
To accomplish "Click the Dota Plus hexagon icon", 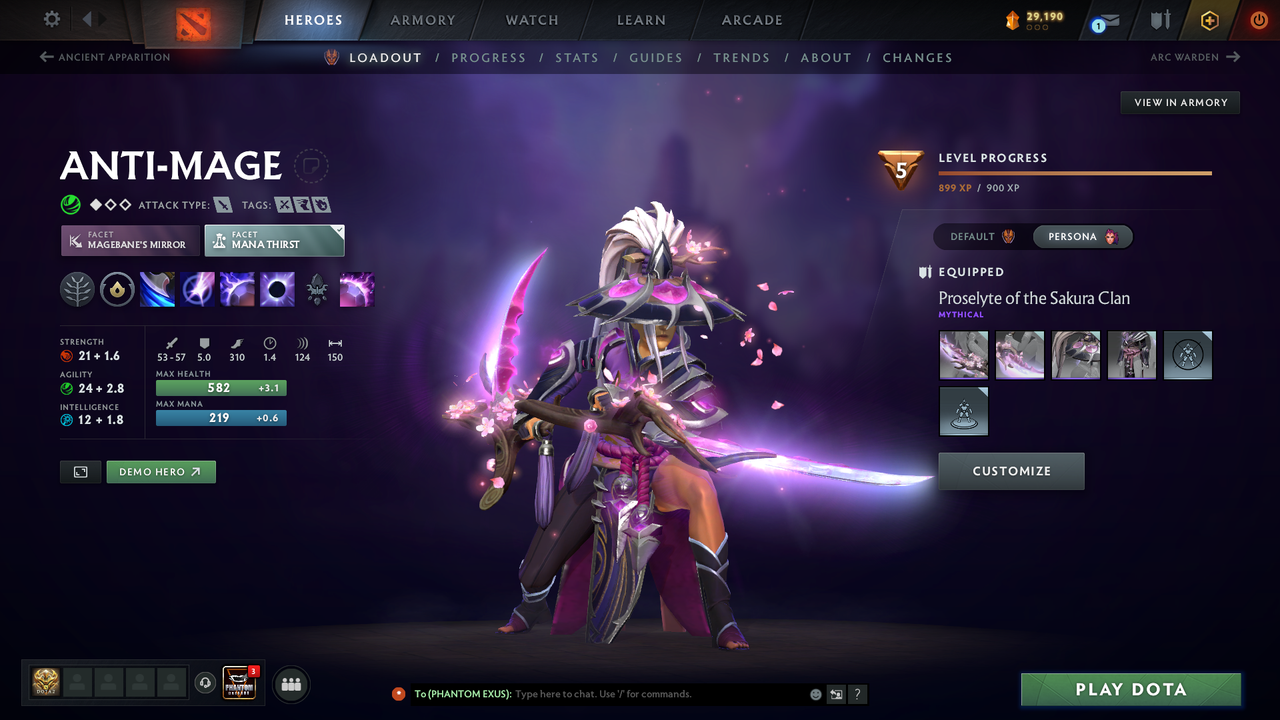I will (1209, 19).
